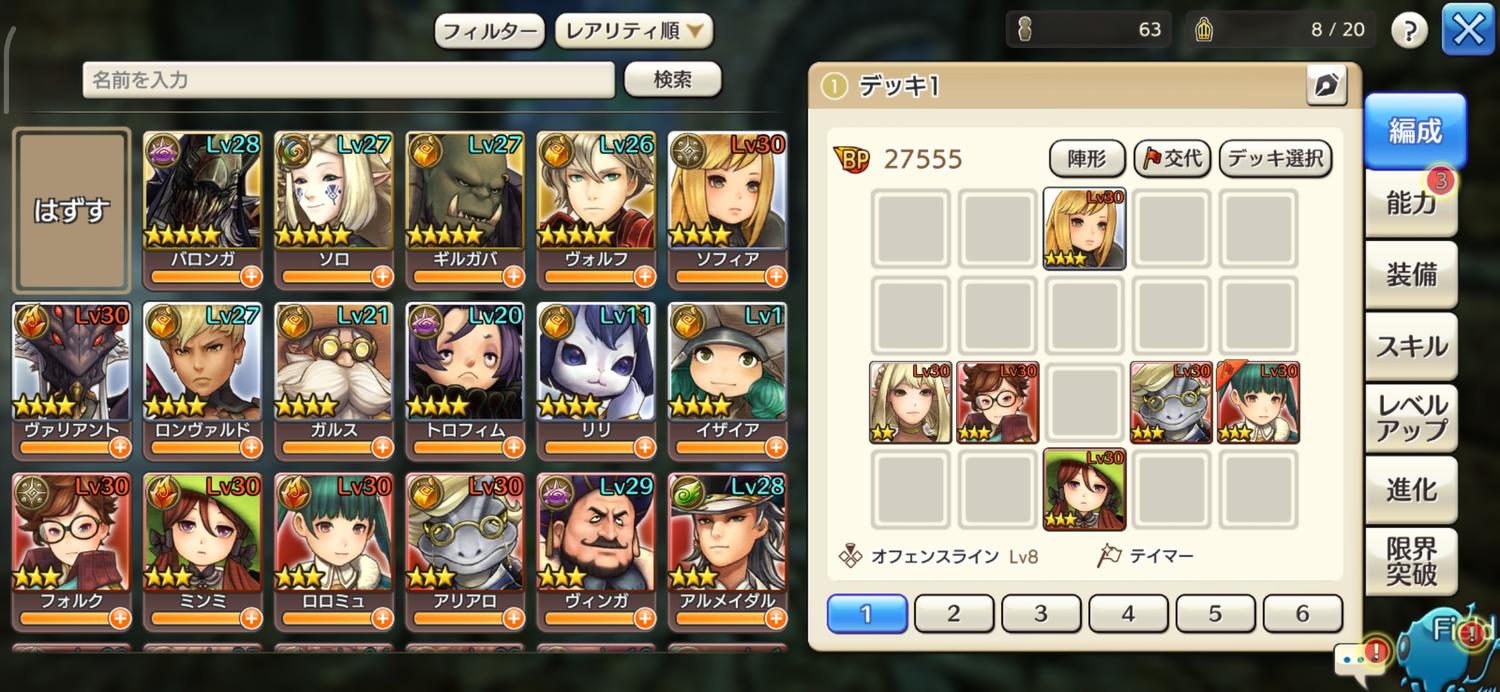
Task: Click the 交代 swap button
Action: (1172, 158)
